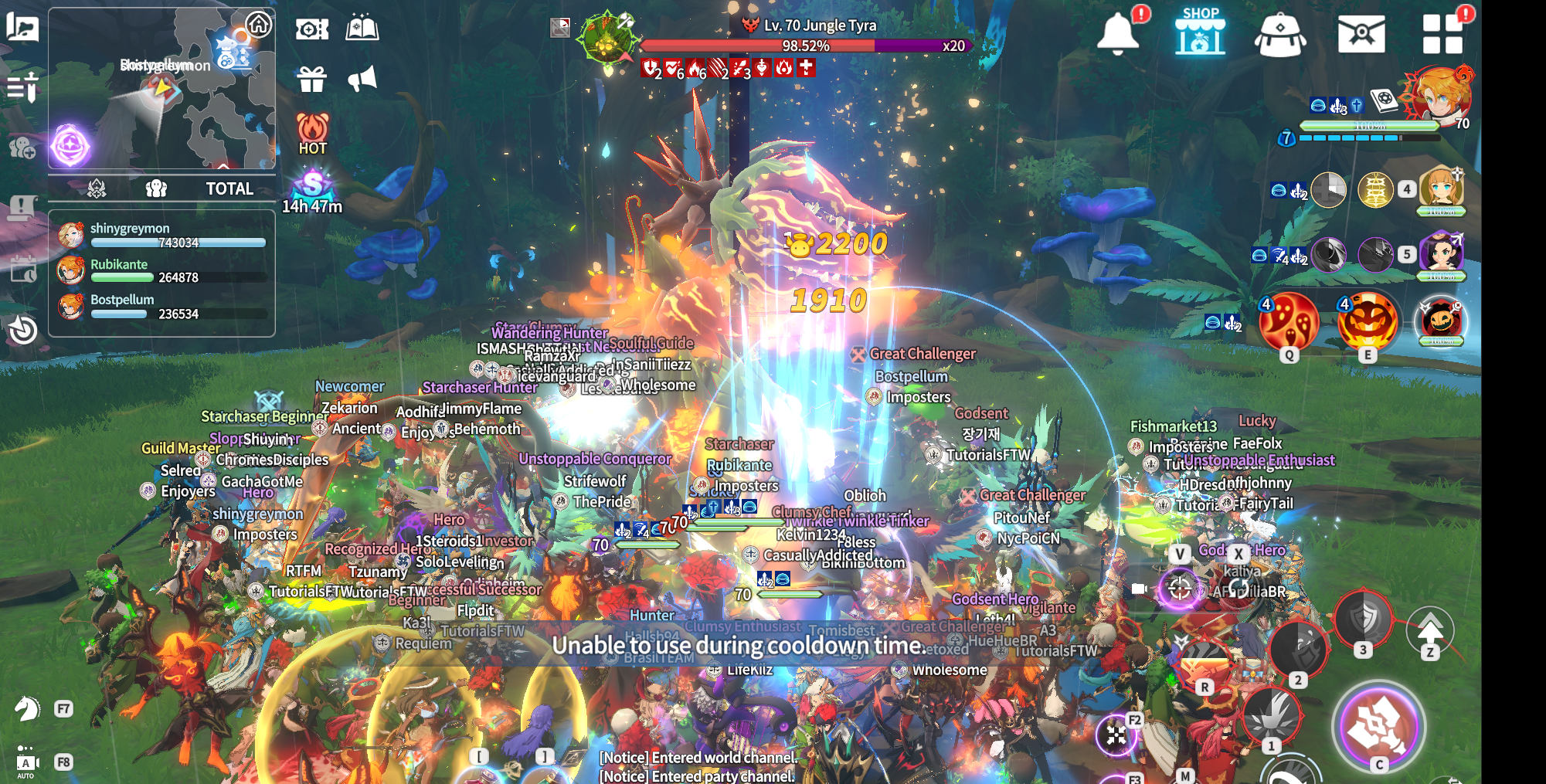Open the home icon on minimap

tap(259, 25)
